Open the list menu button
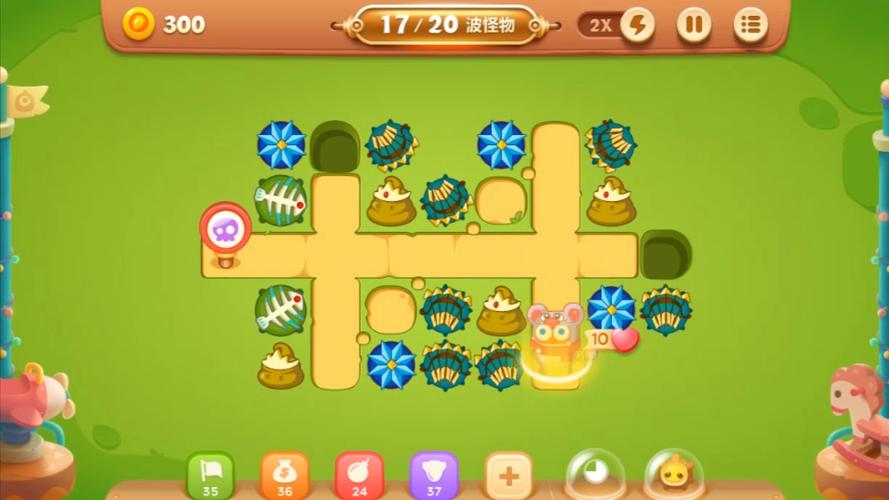Viewport: 889px width, 500px height. (x=750, y=25)
